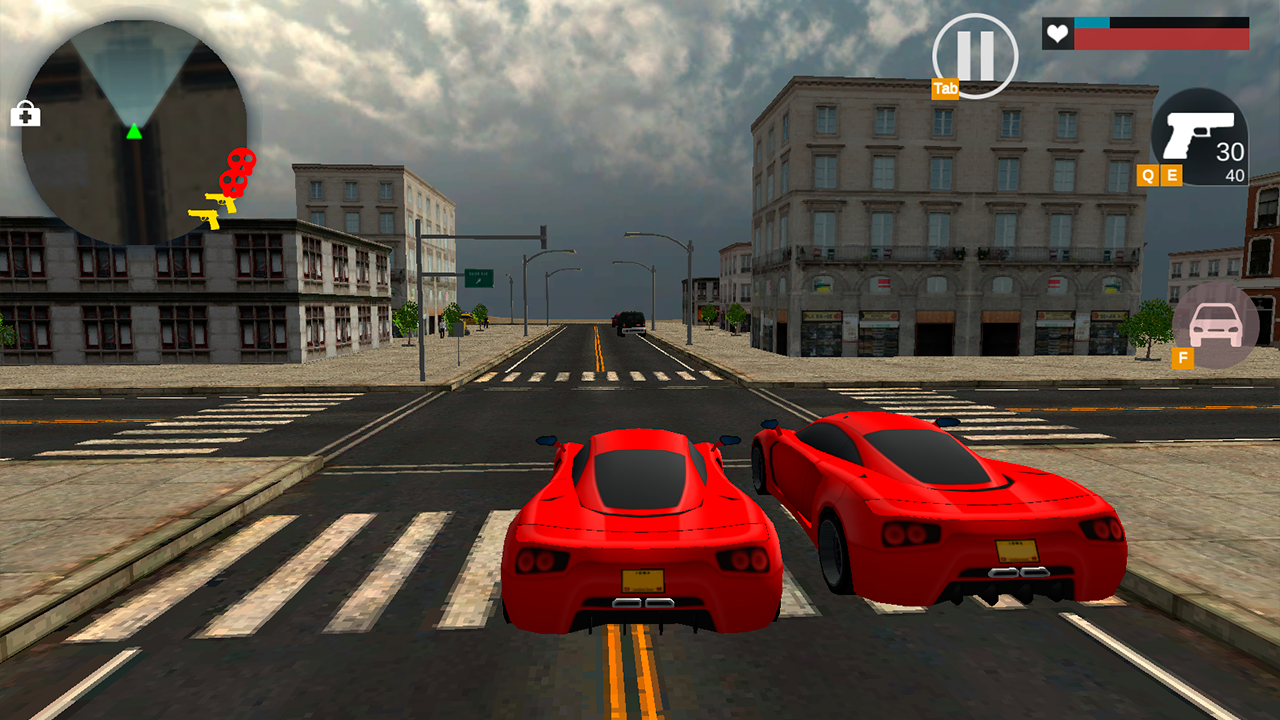
Task: Click the ammo count showing 30
Action: click(1232, 152)
